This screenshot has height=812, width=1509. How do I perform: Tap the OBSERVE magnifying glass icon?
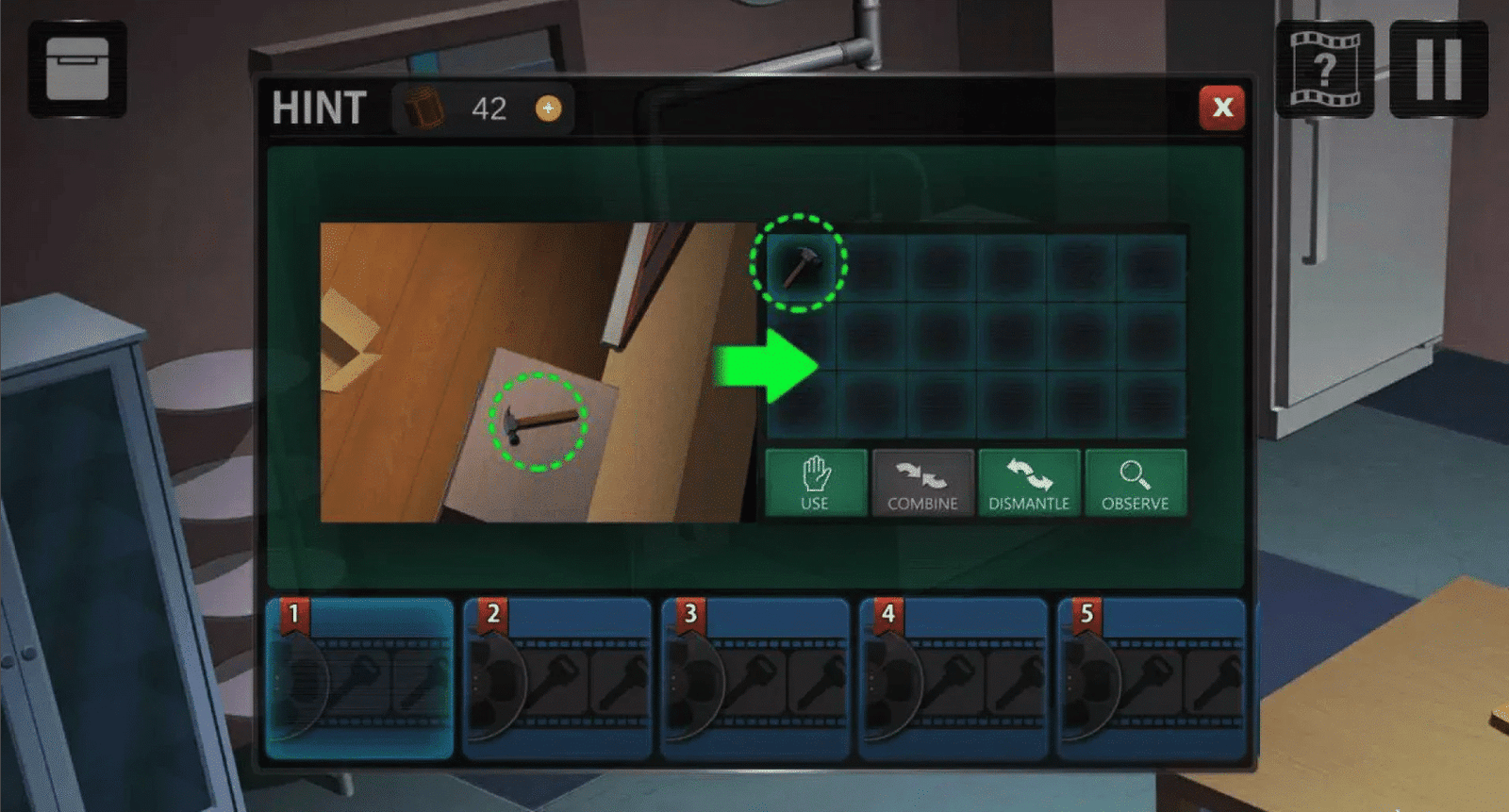(x=1136, y=482)
